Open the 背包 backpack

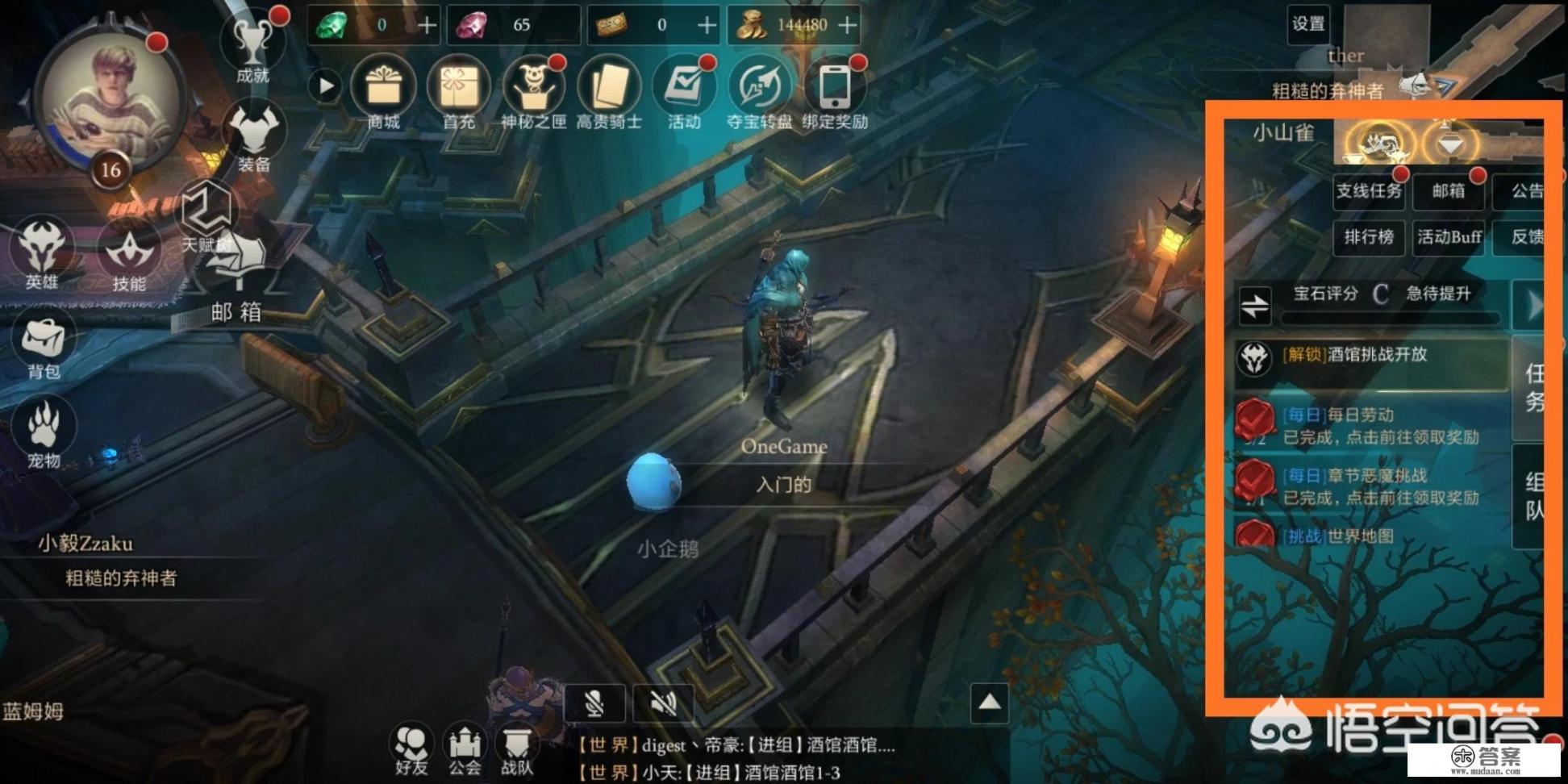click(44, 345)
